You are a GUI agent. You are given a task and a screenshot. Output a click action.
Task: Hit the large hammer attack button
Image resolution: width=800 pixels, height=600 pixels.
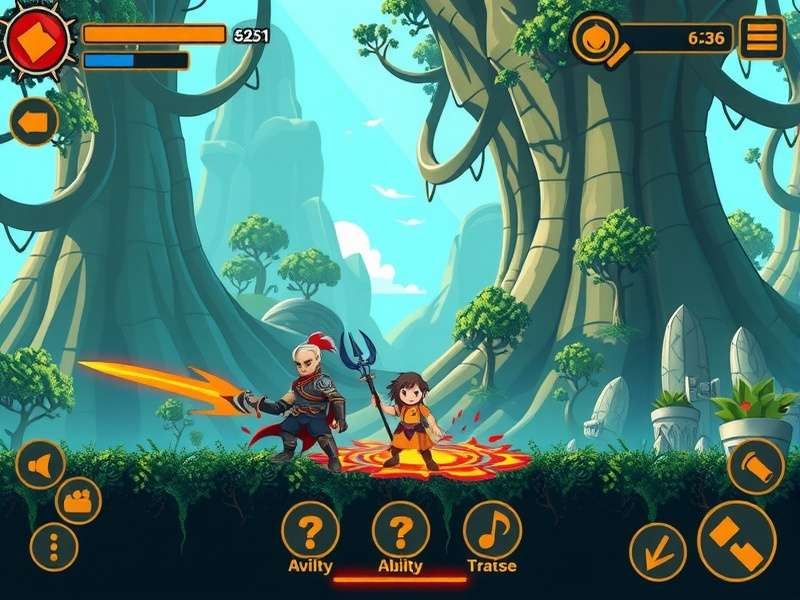click(737, 541)
